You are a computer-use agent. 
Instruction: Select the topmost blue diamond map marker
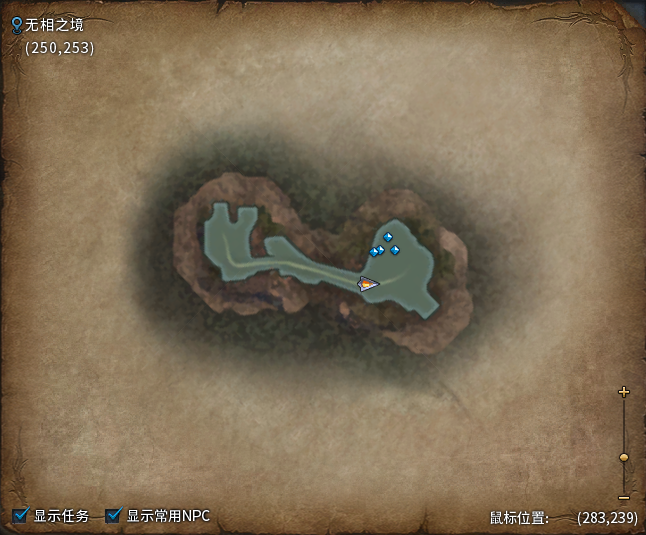pyautogui.click(x=388, y=237)
